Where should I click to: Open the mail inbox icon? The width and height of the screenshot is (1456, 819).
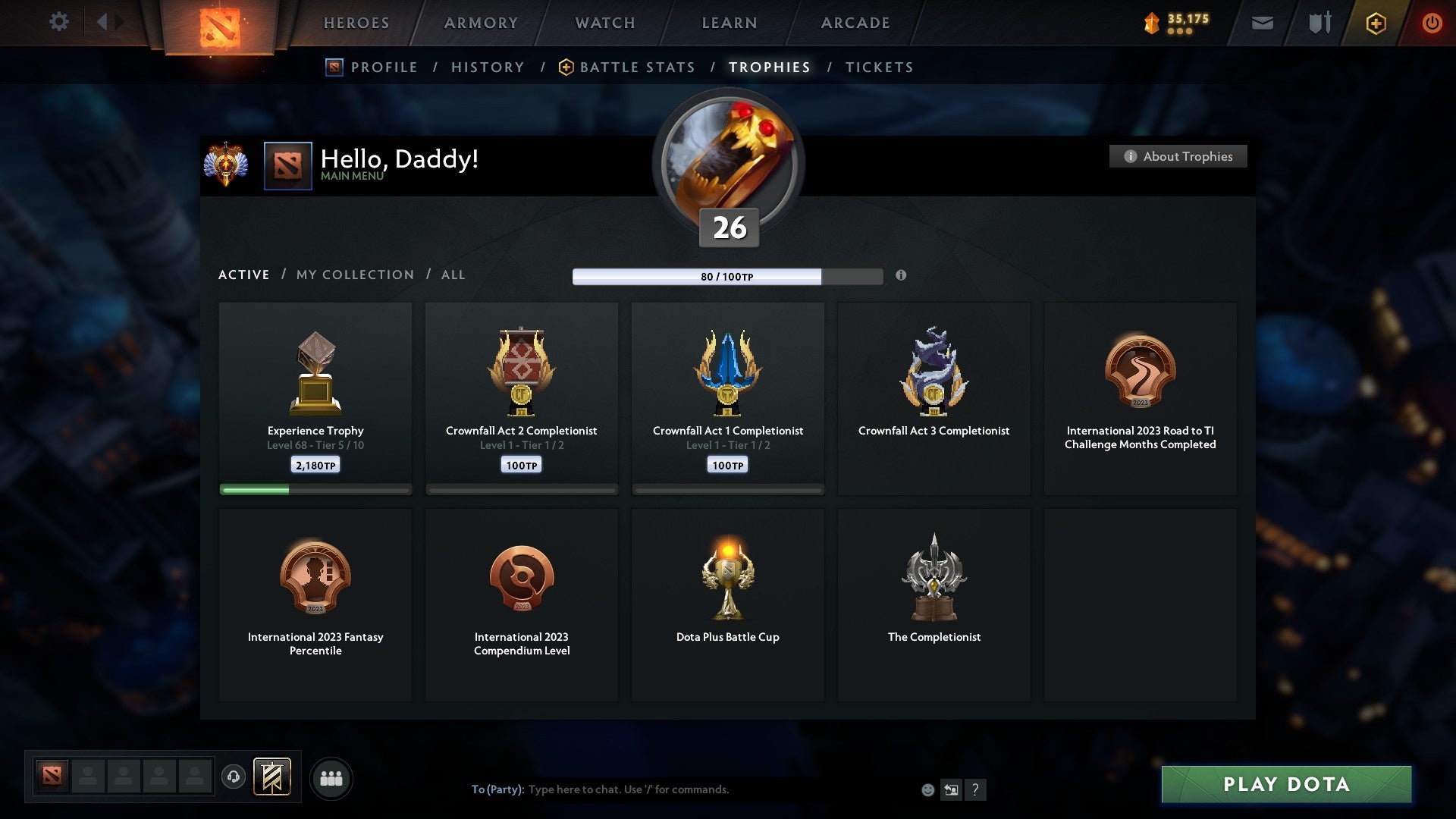1262,23
